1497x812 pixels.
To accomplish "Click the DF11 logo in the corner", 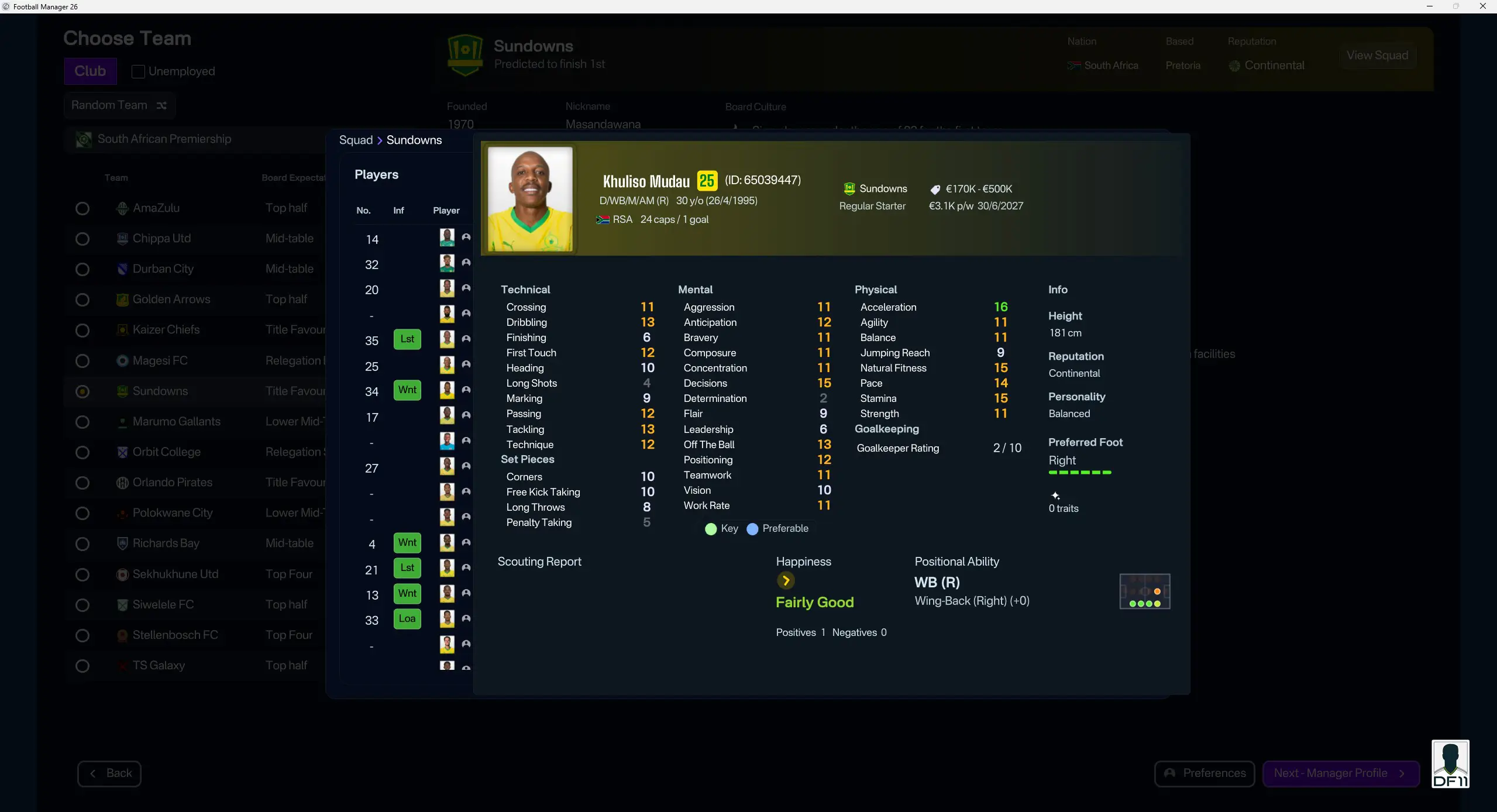I will [1450, 764].
